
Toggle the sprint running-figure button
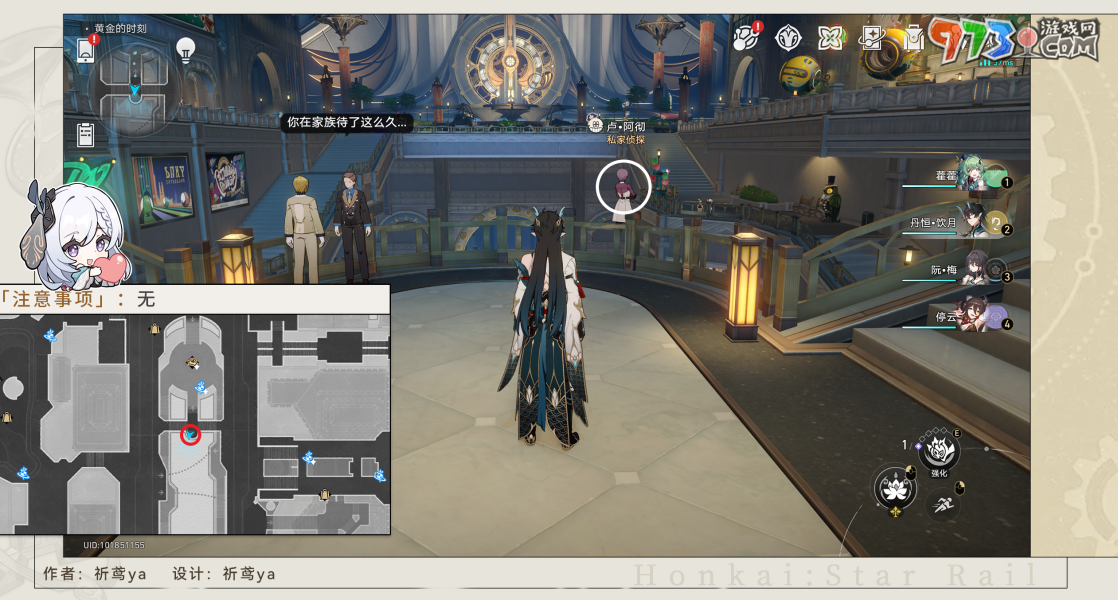942,506
